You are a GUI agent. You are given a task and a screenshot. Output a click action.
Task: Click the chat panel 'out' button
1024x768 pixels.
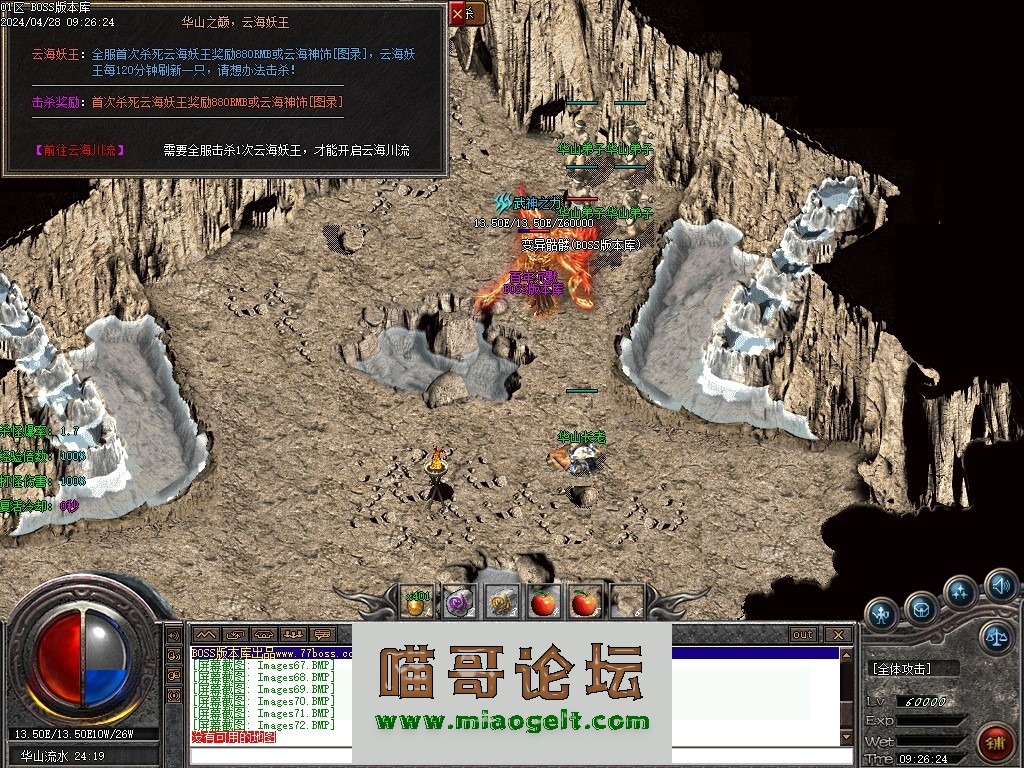(802, 635)
